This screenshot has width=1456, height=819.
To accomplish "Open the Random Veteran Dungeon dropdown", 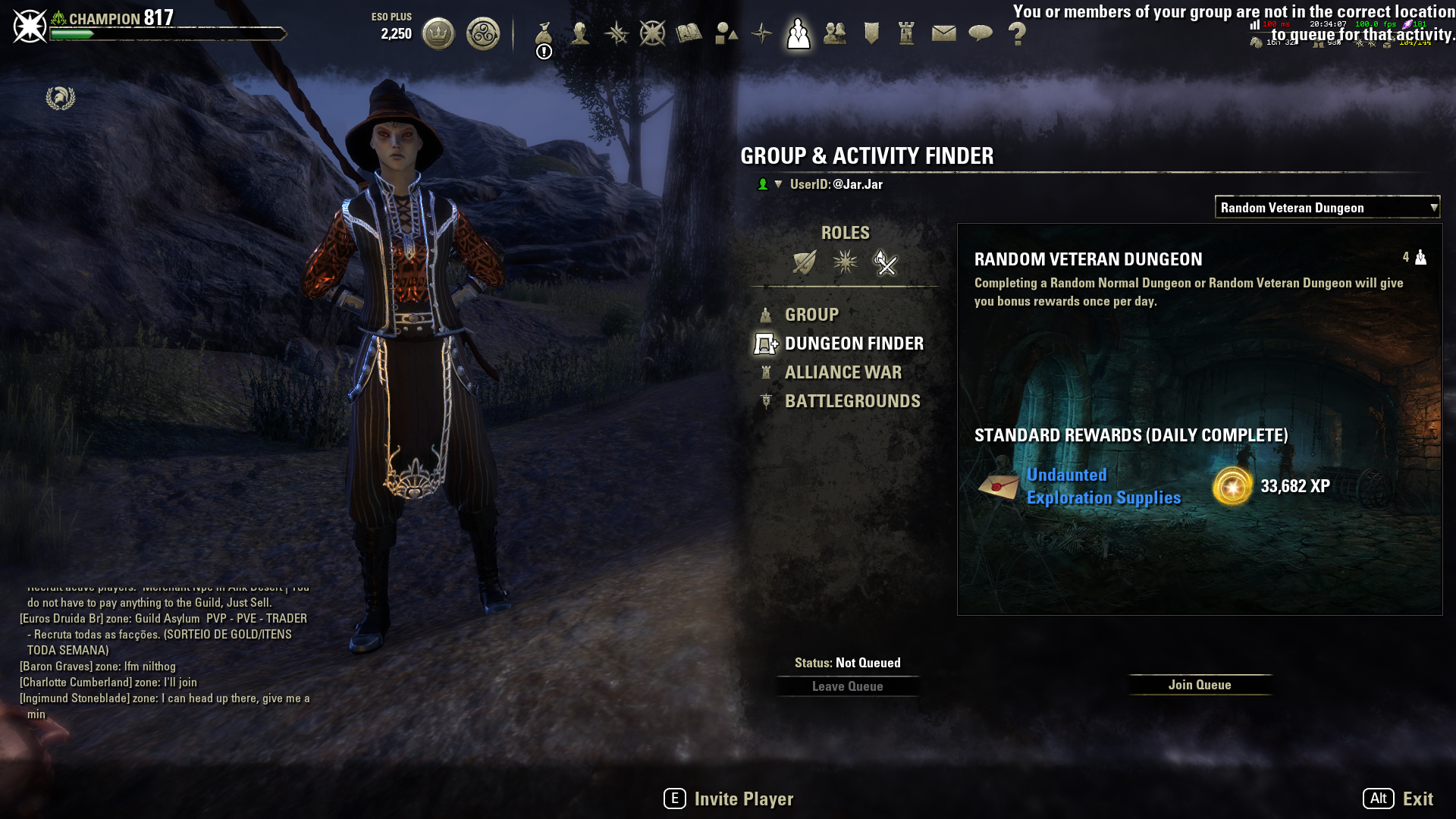I will pyautogui.click(x=1326, y=207).
